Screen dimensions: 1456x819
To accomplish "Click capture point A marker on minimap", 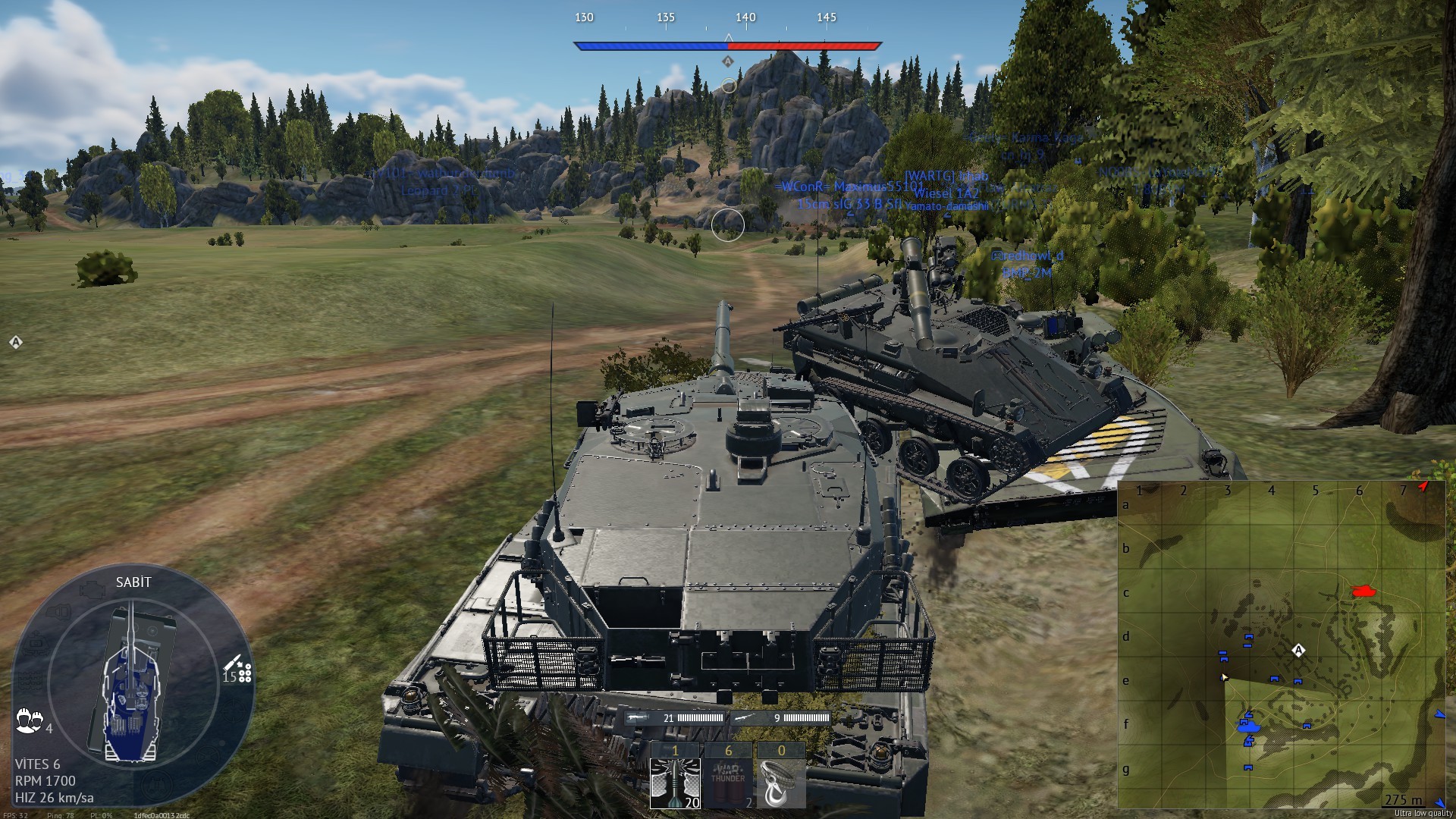I will (1298, 651).
